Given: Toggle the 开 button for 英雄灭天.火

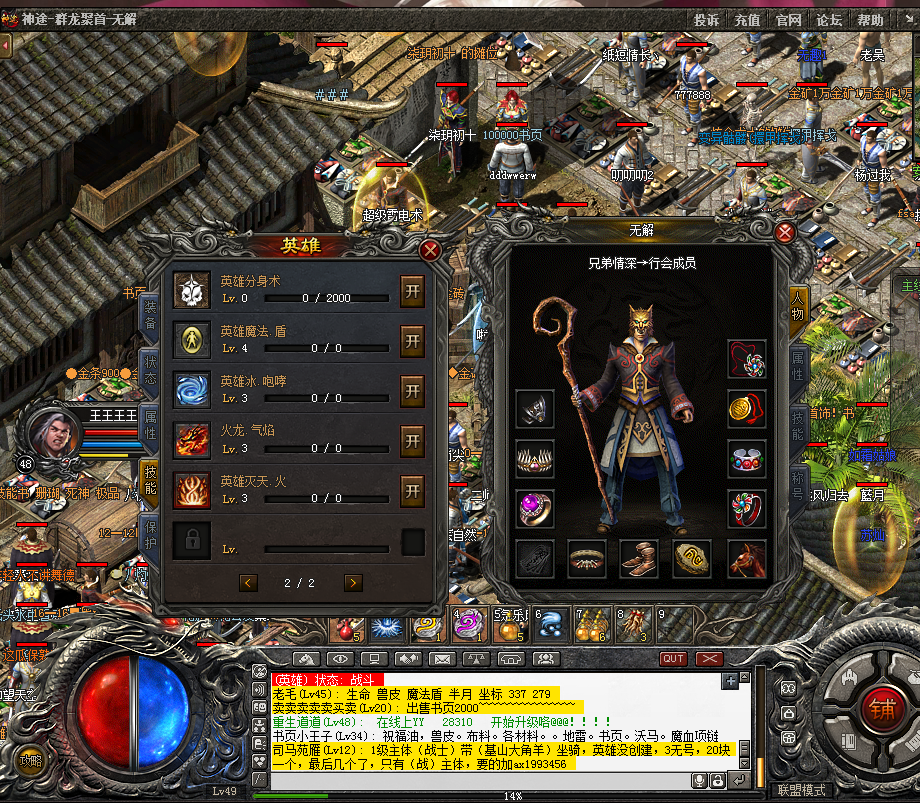Looking at the screenshot, I should click(412, 490).
